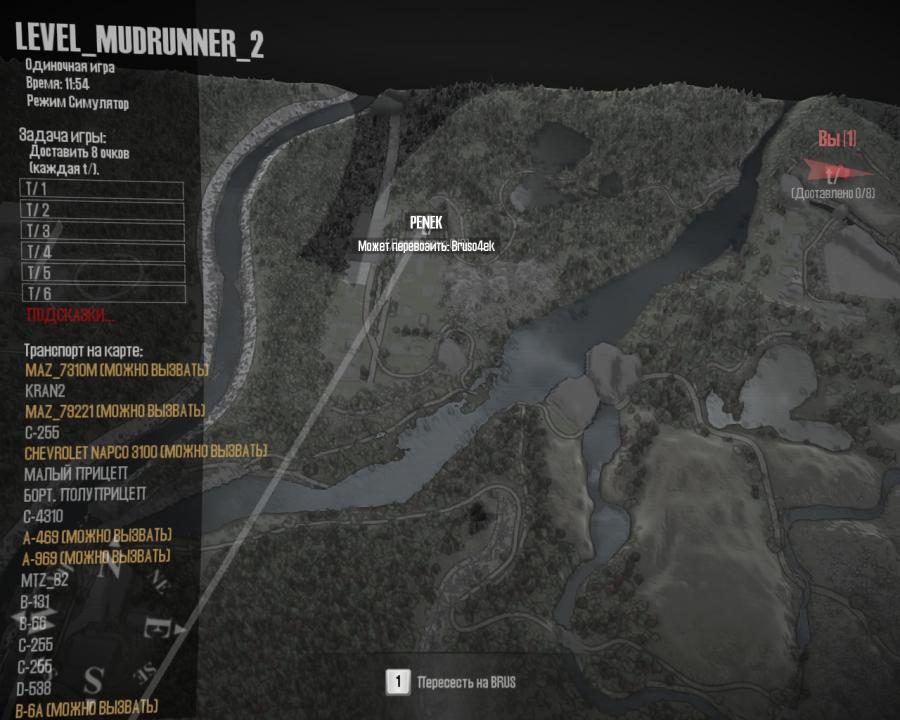Choose the БОРТ. ПОЛУПРИЦЕП entry
900x720 pixels.
85,494
